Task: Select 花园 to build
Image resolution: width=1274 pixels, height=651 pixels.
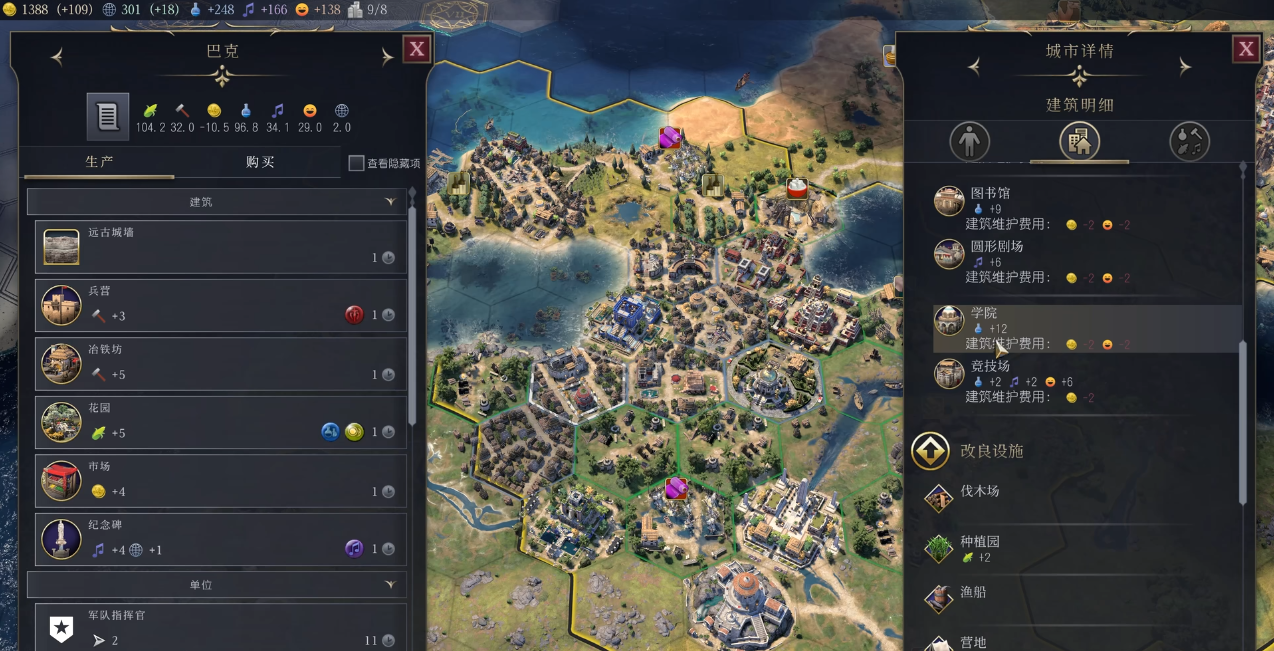Action: 220,422
